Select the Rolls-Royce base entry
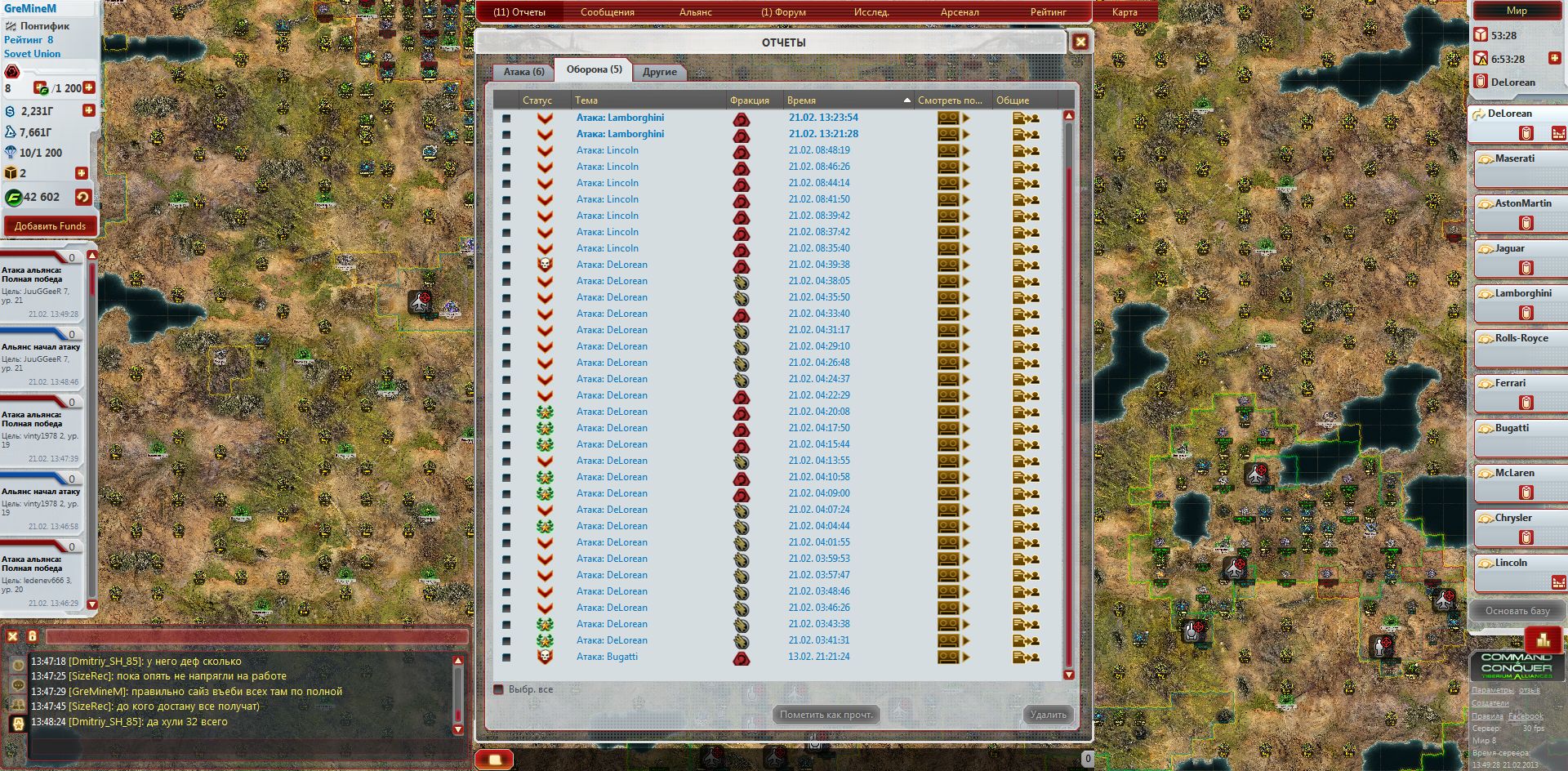Viewport: 1568px width, 771px height. (x=1521, y=338)
